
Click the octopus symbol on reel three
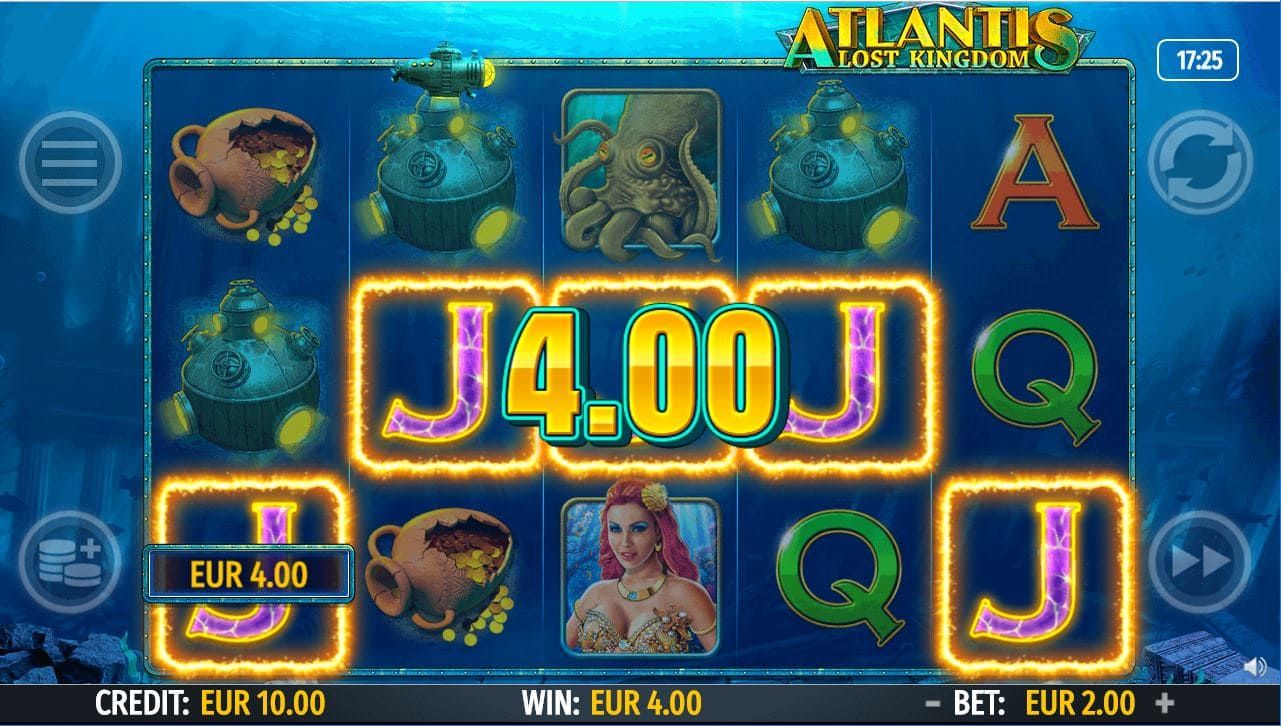640,170
